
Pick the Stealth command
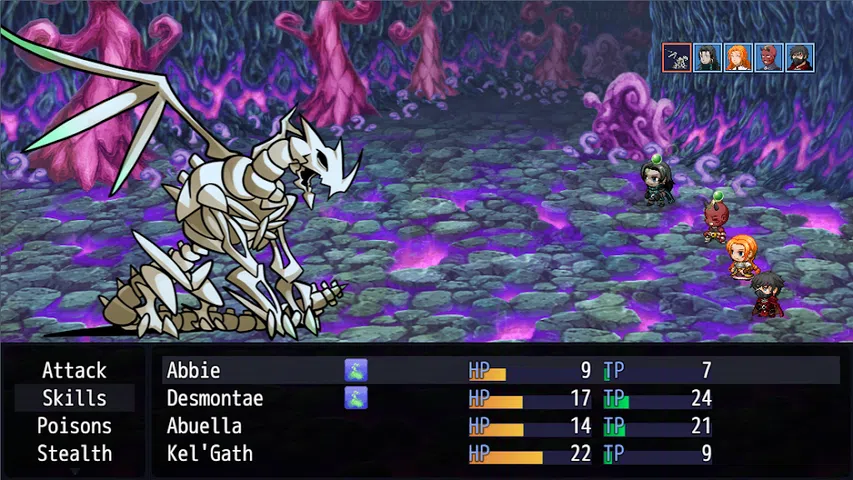pyautogui.click(x=74, y=453)
